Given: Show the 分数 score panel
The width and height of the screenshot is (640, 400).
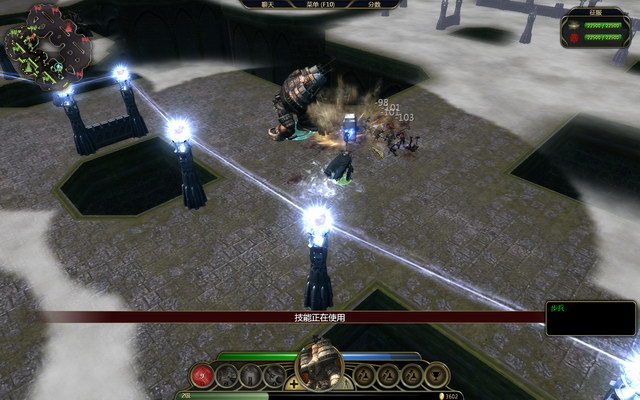Looking at the screenshot, I should [x=374, y=4].
